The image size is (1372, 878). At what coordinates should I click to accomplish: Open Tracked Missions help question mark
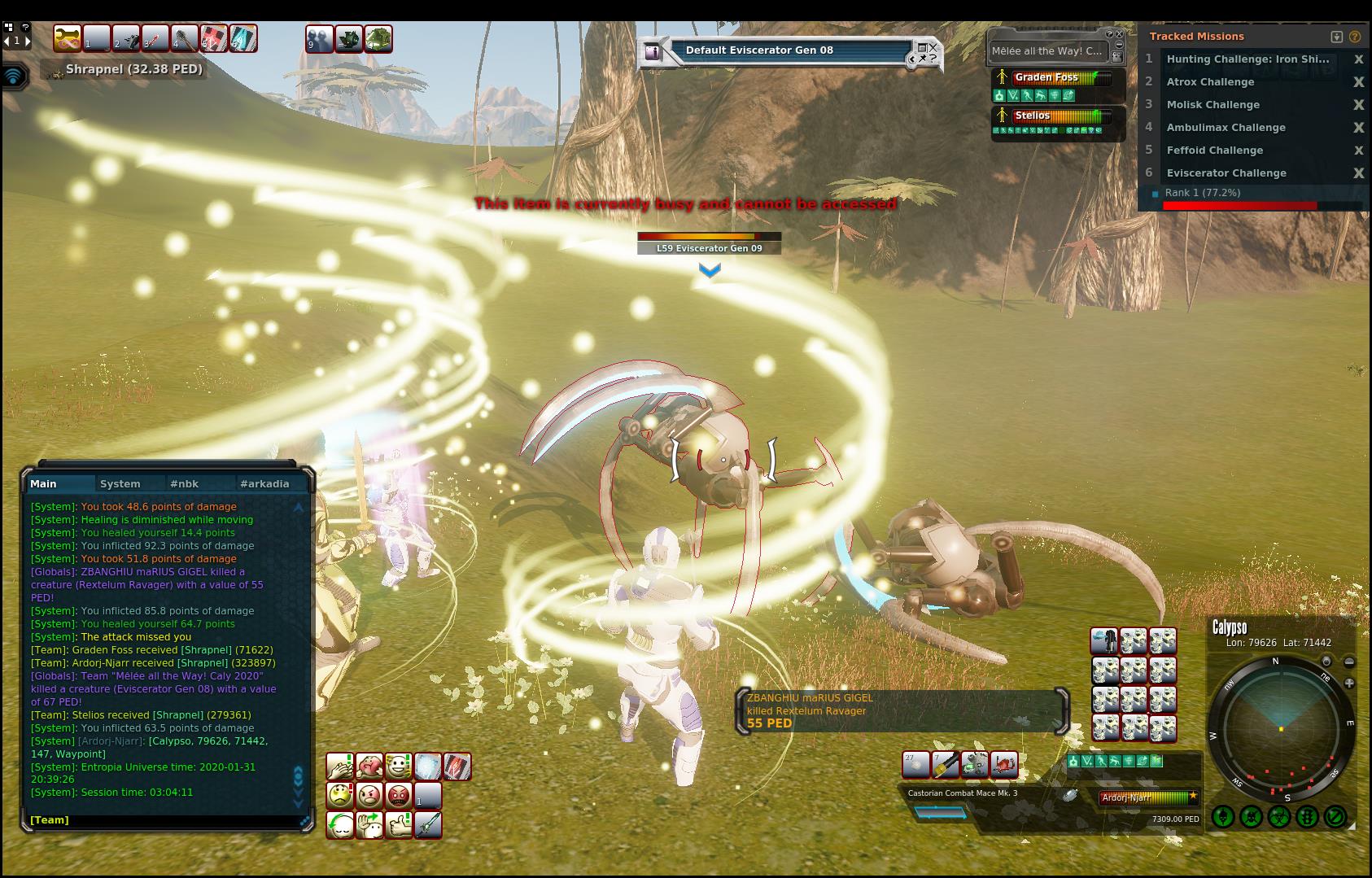click(1355, 37)
